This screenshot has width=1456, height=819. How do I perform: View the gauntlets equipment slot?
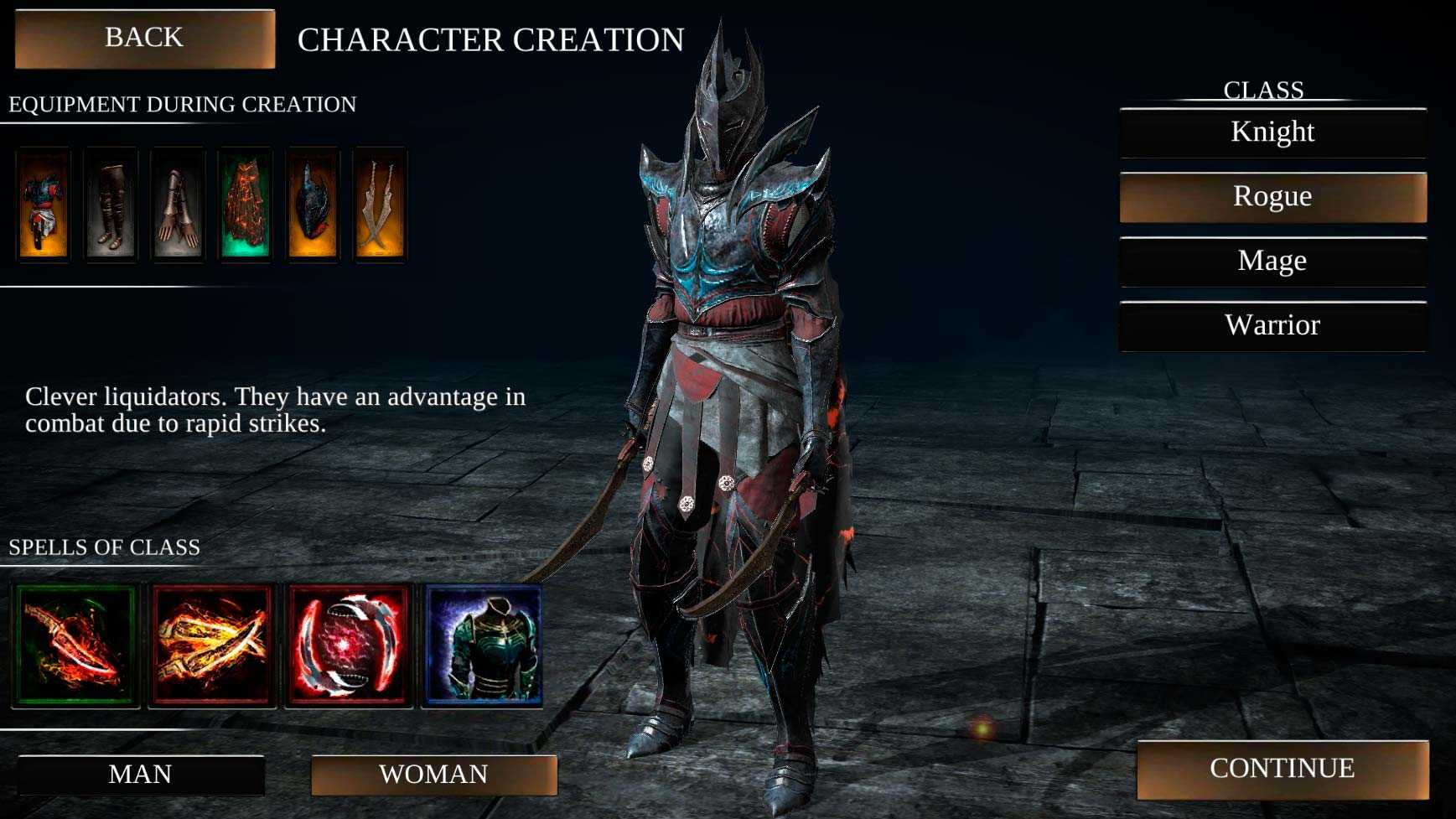(x=178, y=205)
